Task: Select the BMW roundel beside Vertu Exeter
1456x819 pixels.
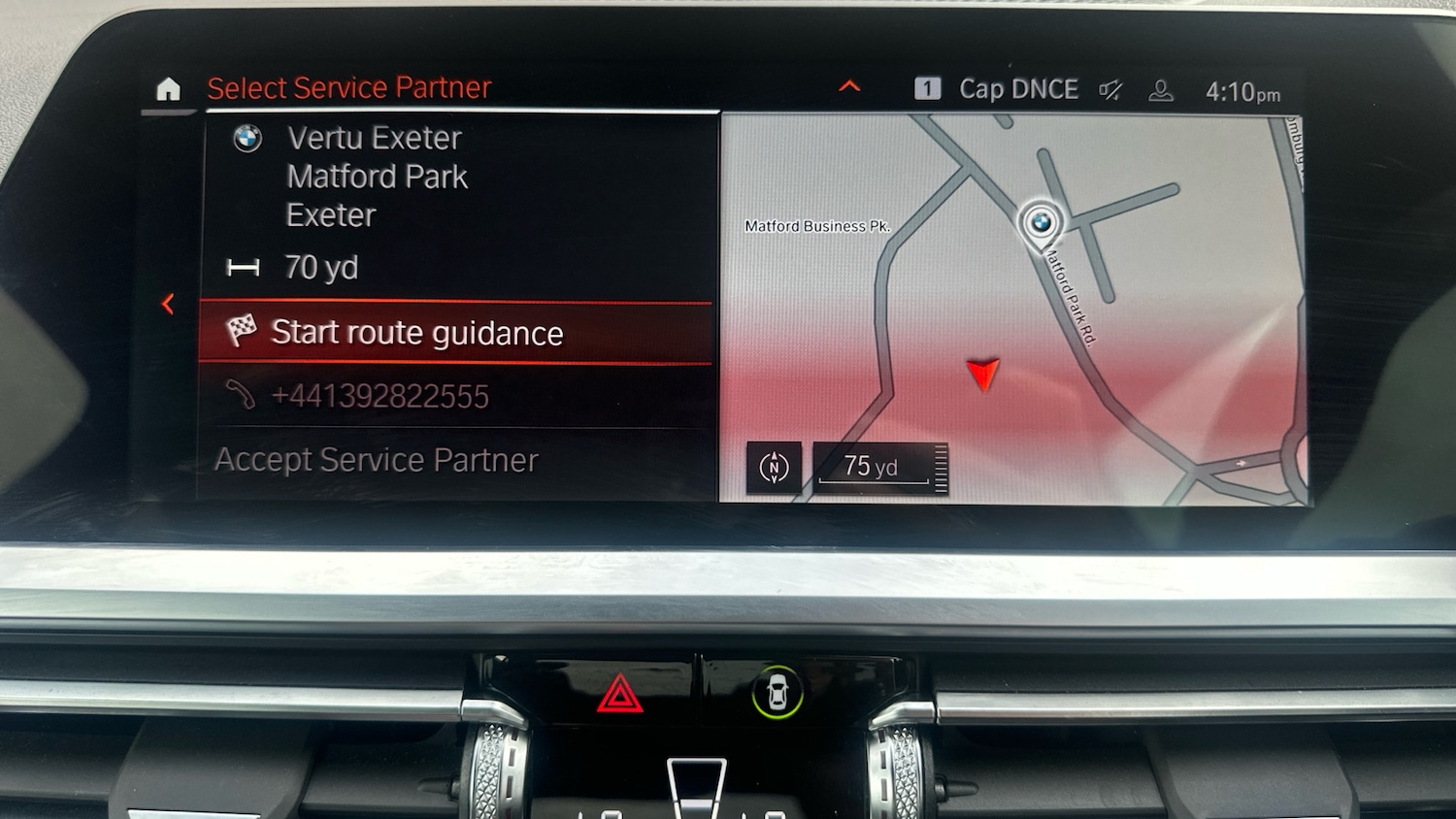Action: [248, 139]
